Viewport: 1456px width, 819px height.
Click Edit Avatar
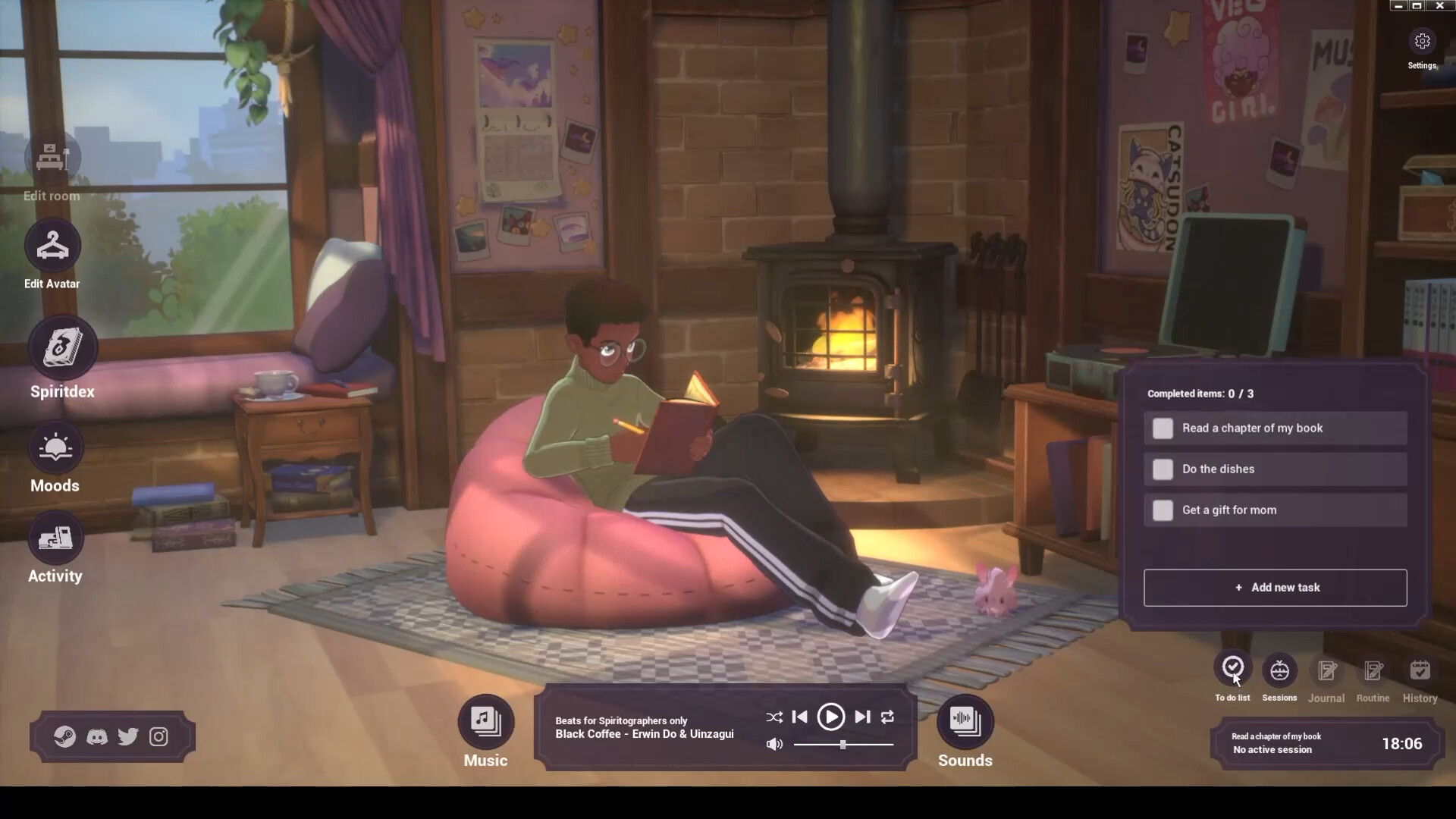coord(52,244)
